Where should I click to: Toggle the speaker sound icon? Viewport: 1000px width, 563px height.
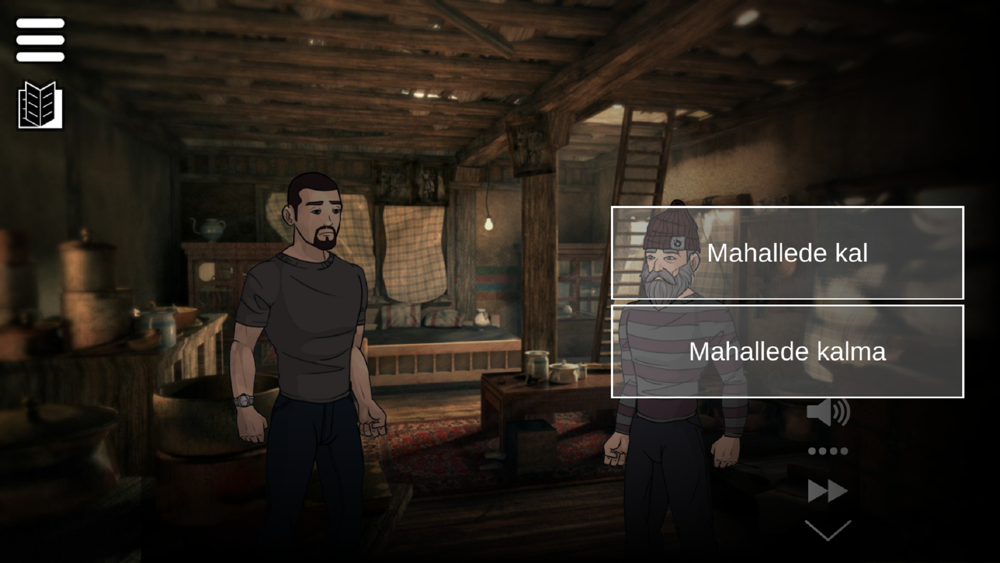point(827,411)
